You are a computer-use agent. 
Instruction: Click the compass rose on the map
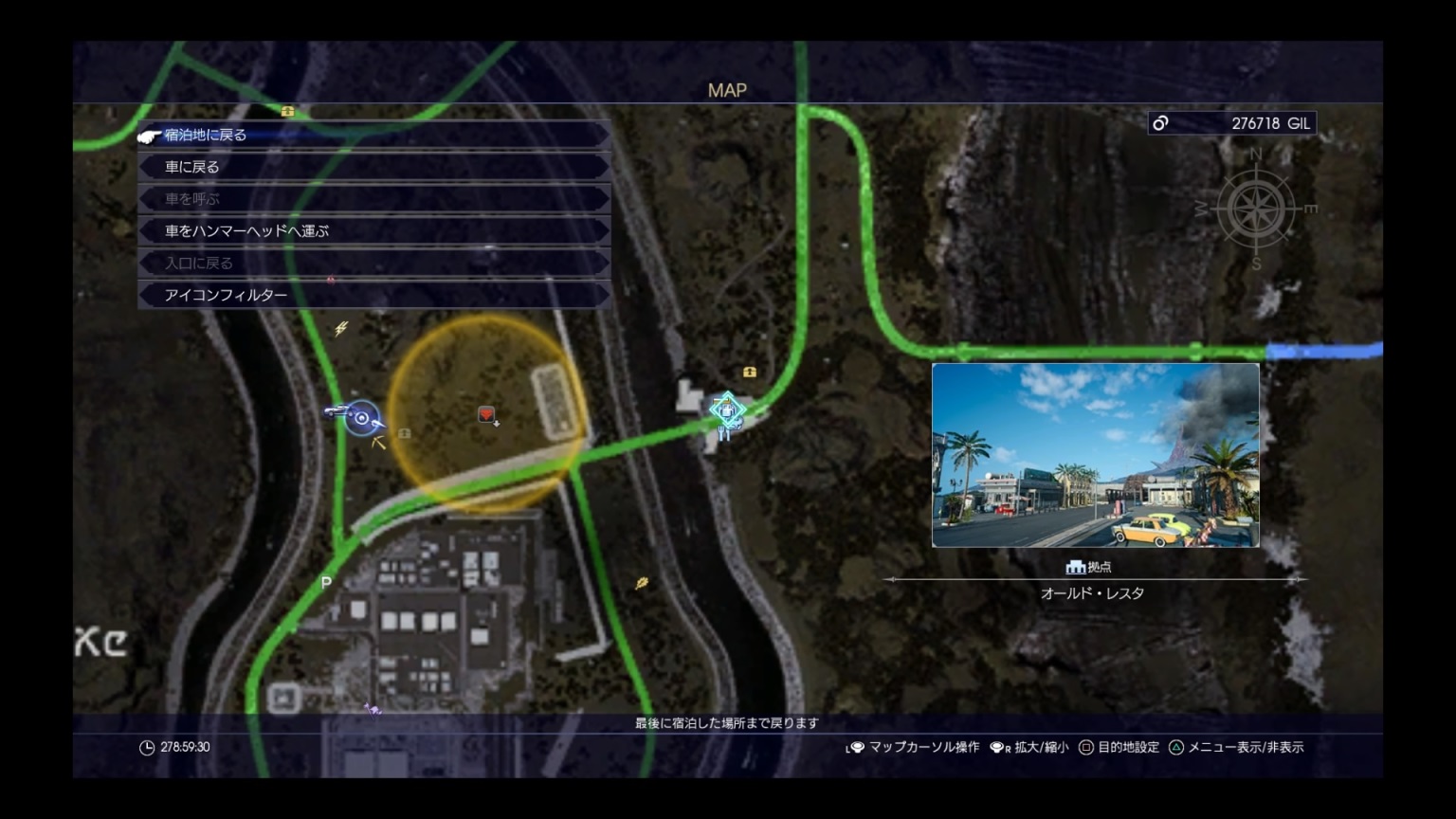1257,209
